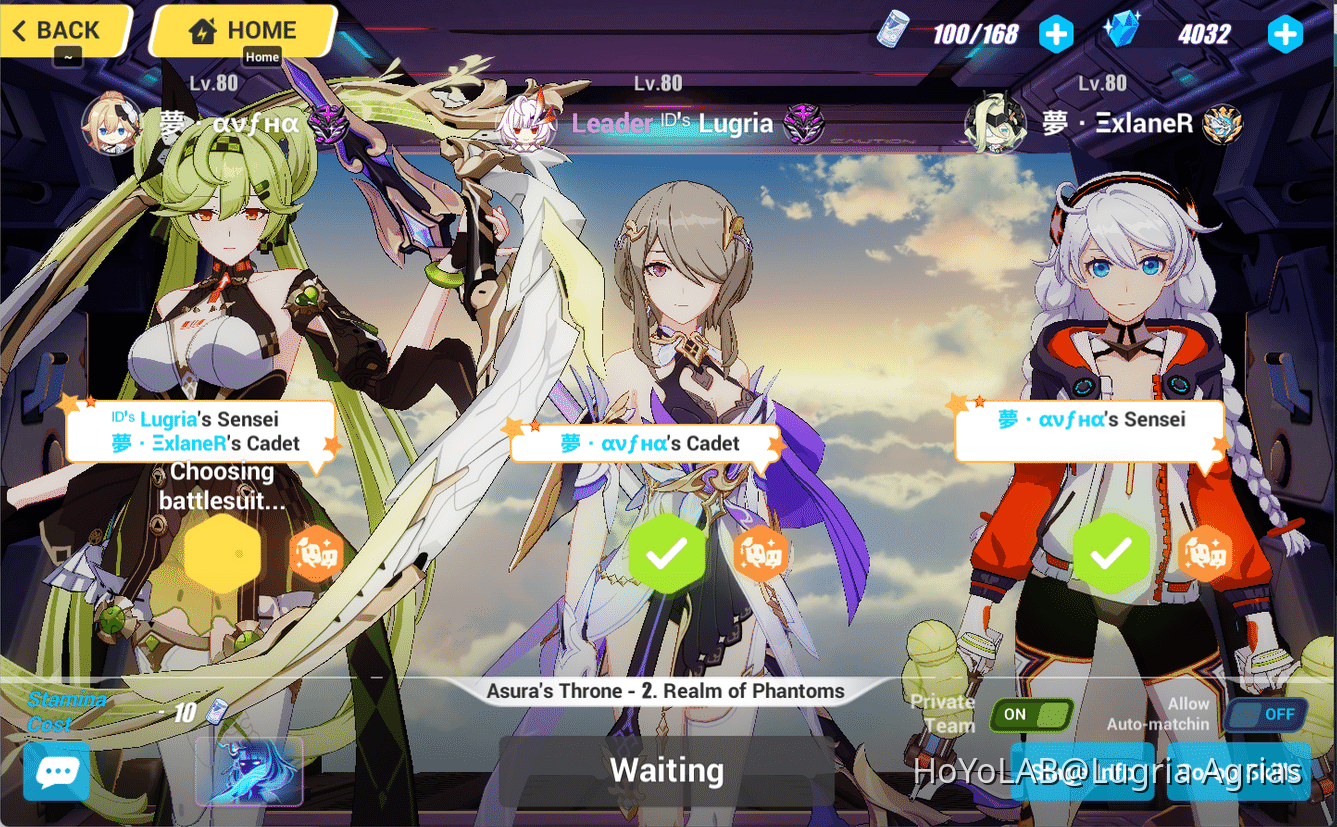The image size is (1337, 827).
Task: Turn off the Private Team toggle
Action: pos(1031,715)
